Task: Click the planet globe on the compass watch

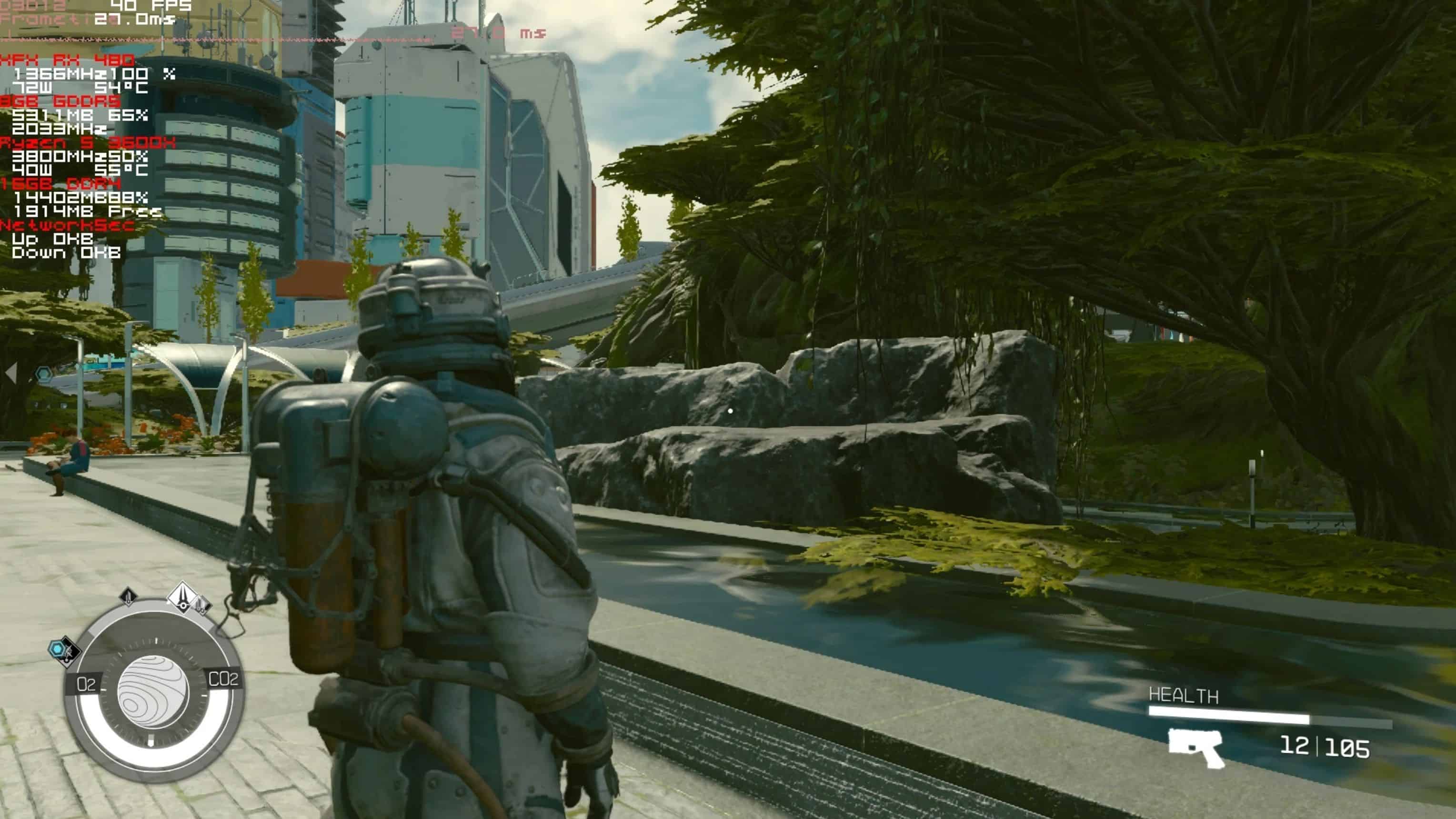Action: [152, 691]
